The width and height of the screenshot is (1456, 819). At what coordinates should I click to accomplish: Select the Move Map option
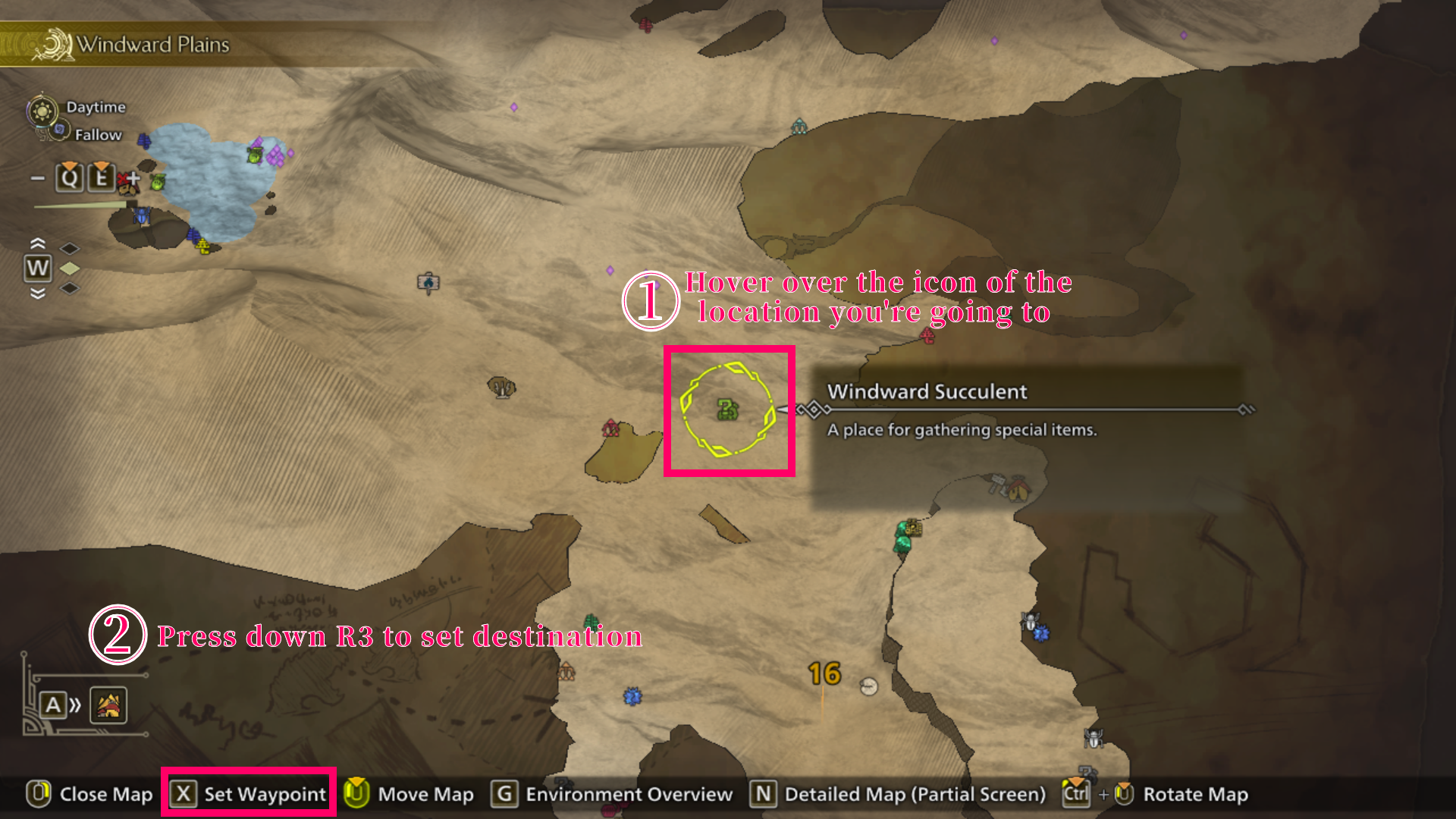409,794
